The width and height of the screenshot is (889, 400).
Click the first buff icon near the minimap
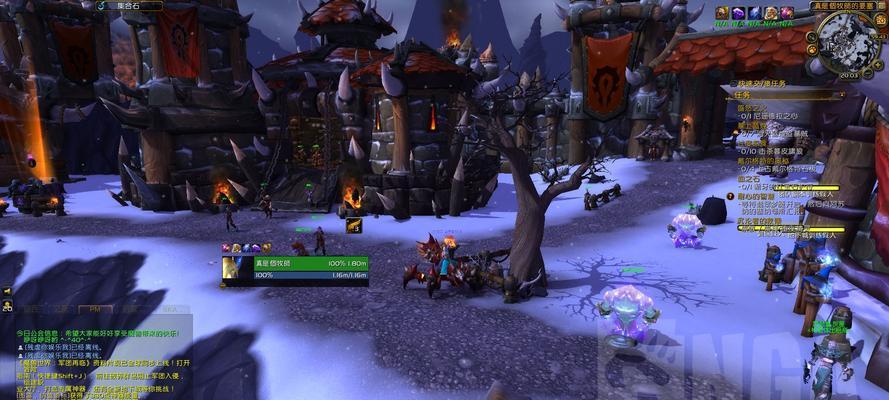(x=722, y=12)
